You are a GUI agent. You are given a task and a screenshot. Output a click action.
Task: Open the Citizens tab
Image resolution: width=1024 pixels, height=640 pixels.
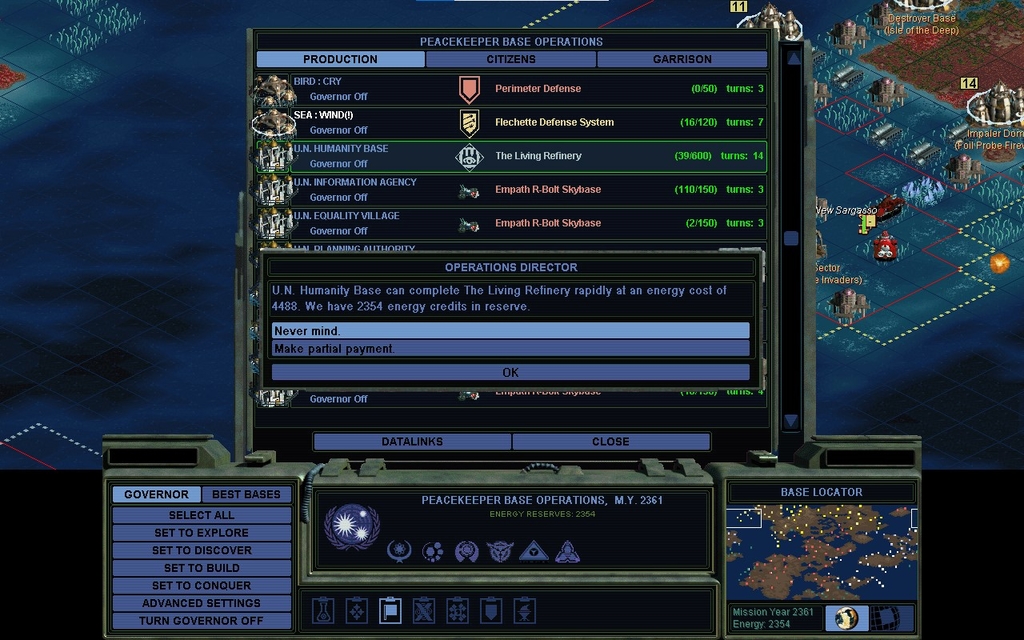point(511,59)
